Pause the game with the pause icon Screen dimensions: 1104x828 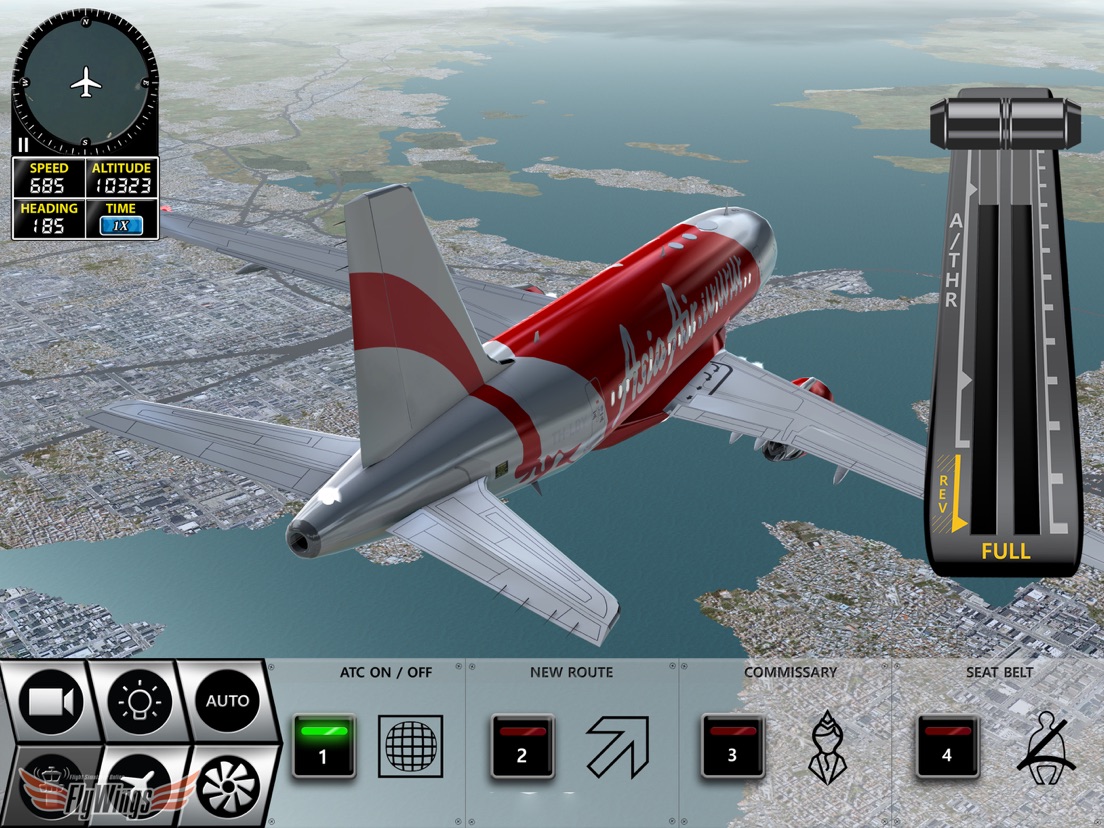pyautogui.click(x=22, y=145)
